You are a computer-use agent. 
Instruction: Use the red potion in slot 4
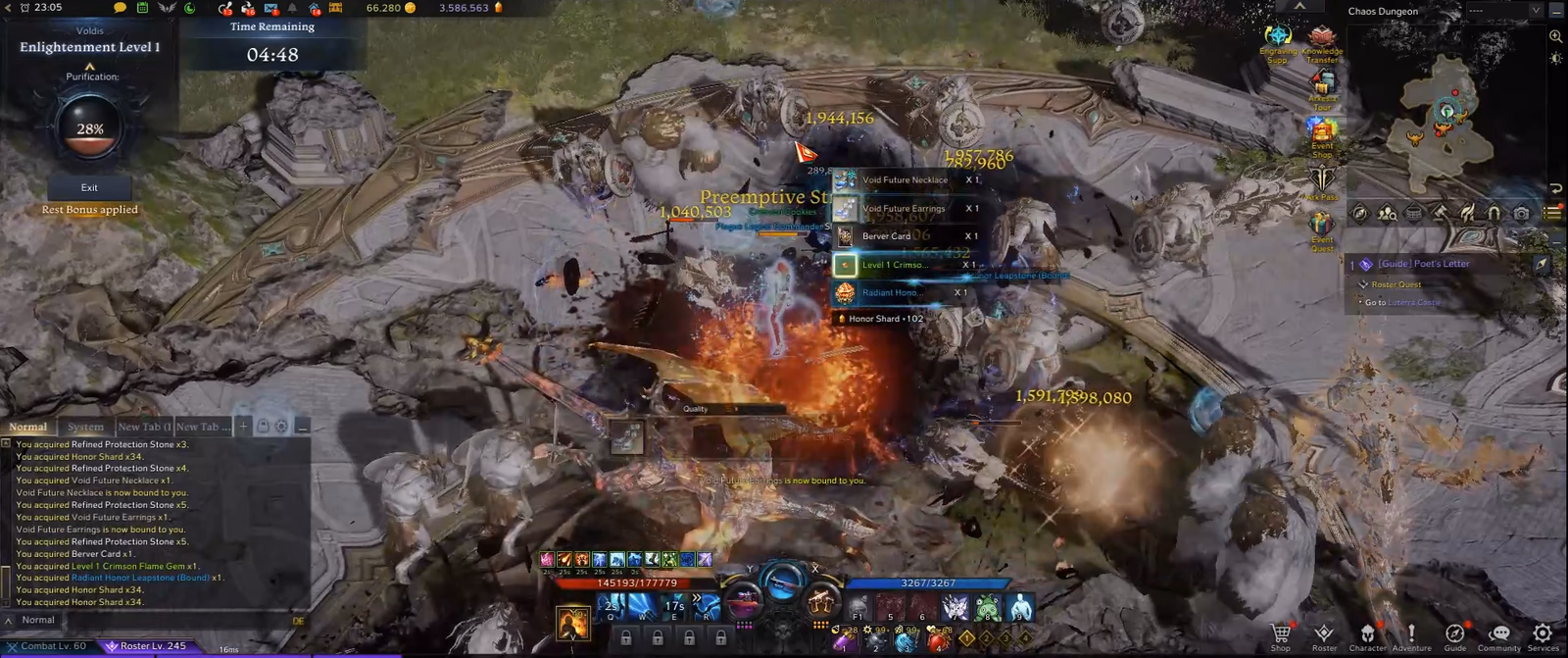click(x=939, y=639)
